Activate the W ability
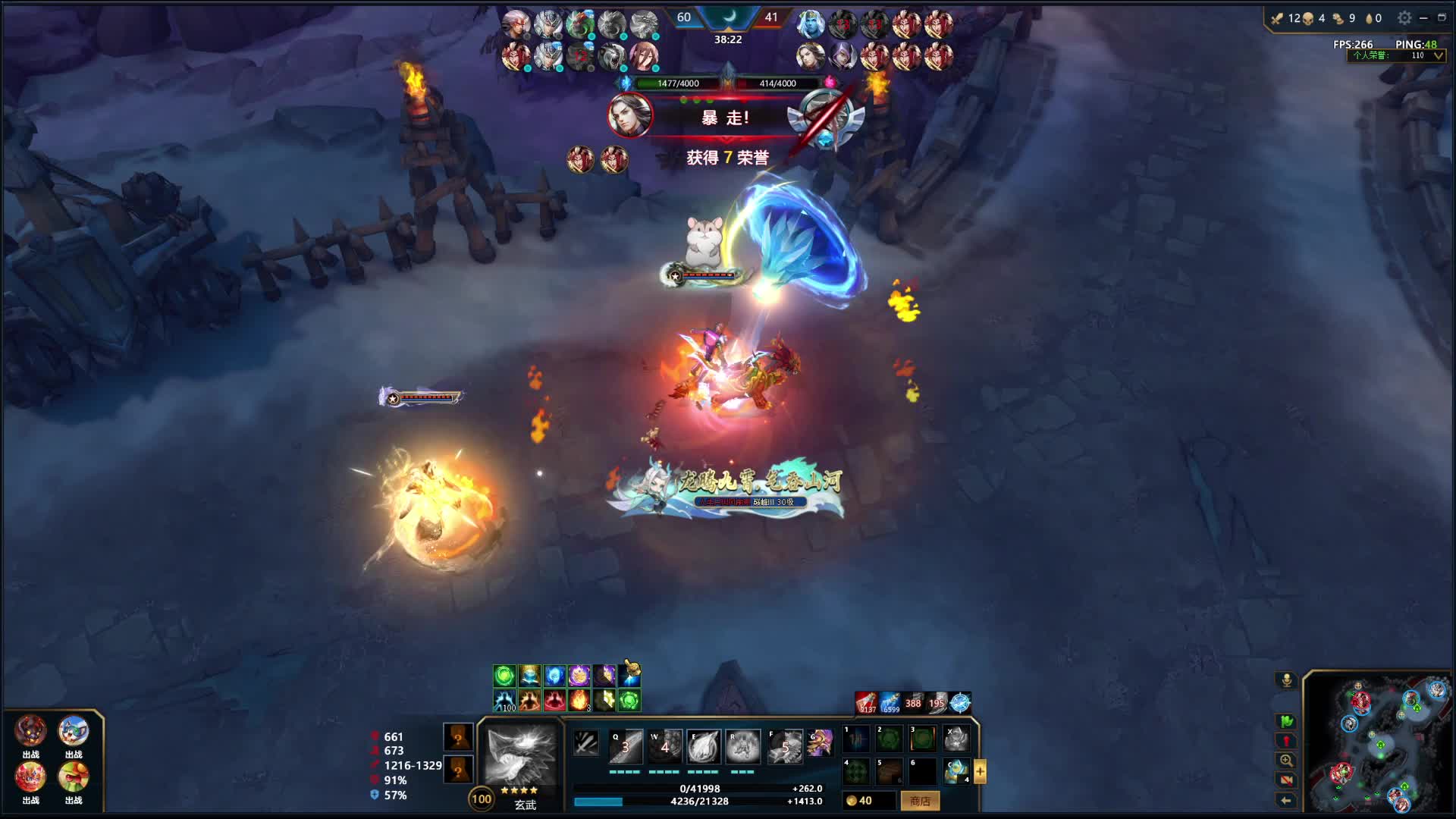 pos(664,746)
